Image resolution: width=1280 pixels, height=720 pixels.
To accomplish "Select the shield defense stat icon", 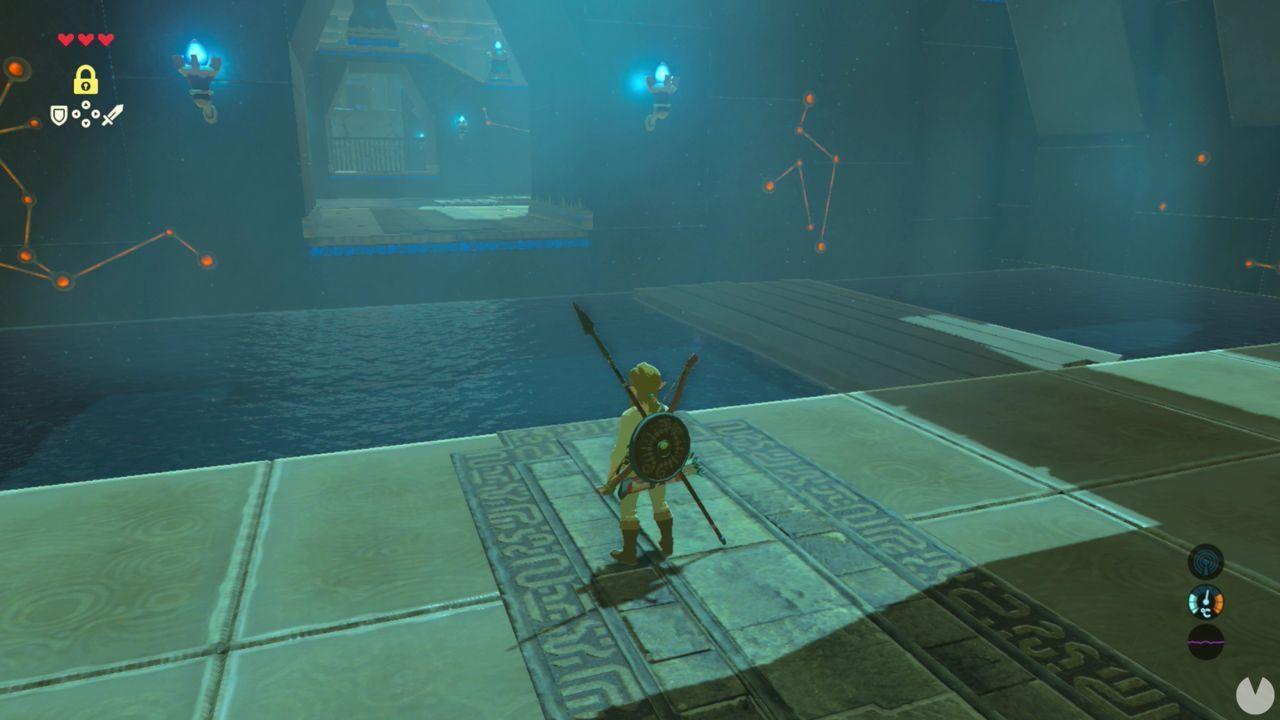I will coord(58,113).
